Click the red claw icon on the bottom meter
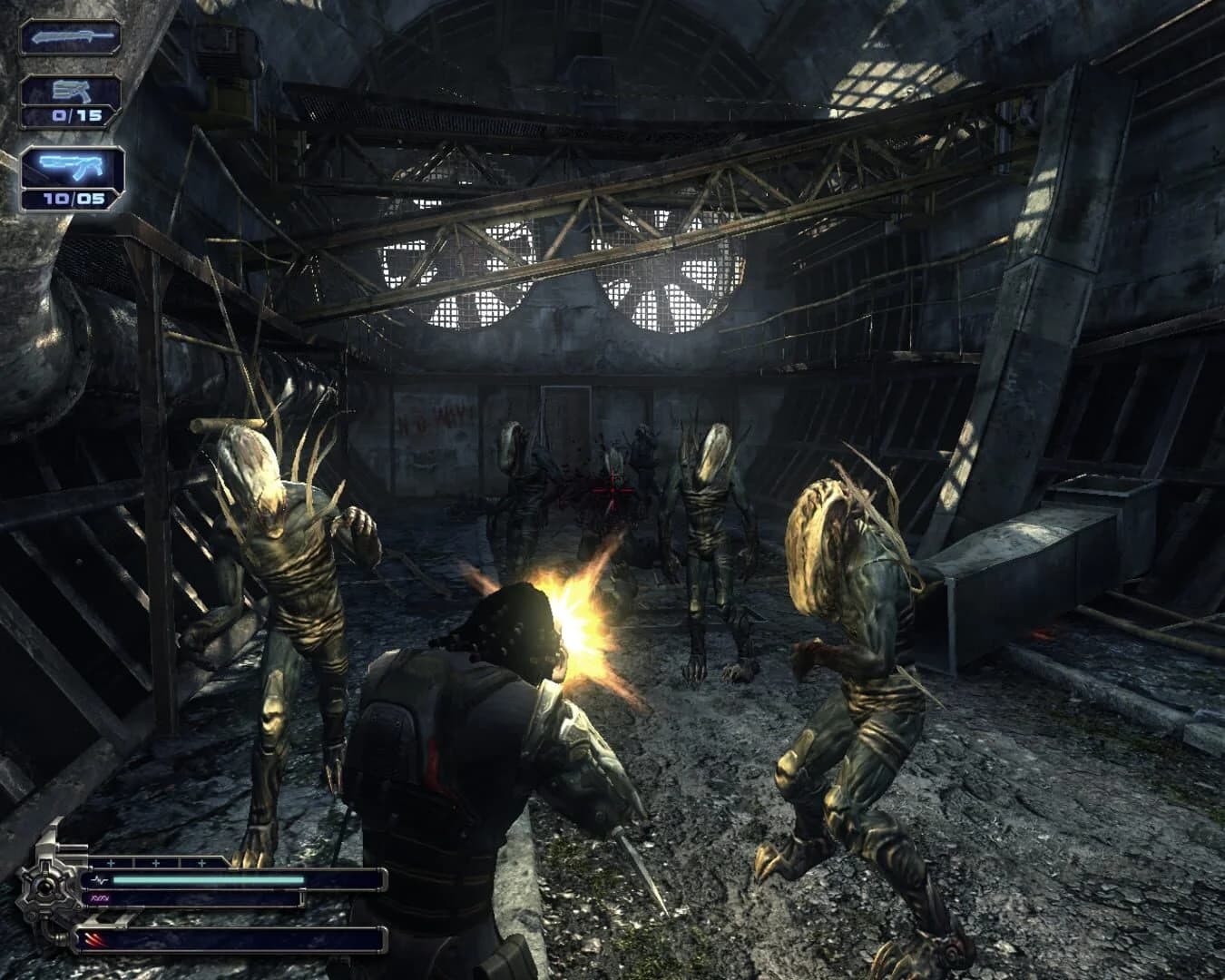The image size is (1225, 980). pyautogui.click(x=94, y=938)
